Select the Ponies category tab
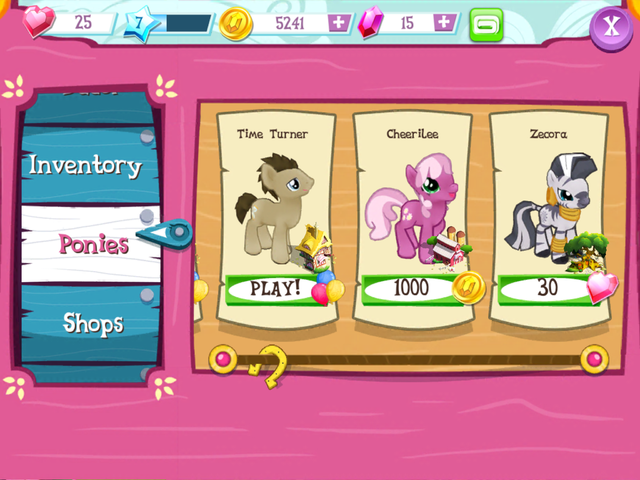 click(x=93, y=243)
